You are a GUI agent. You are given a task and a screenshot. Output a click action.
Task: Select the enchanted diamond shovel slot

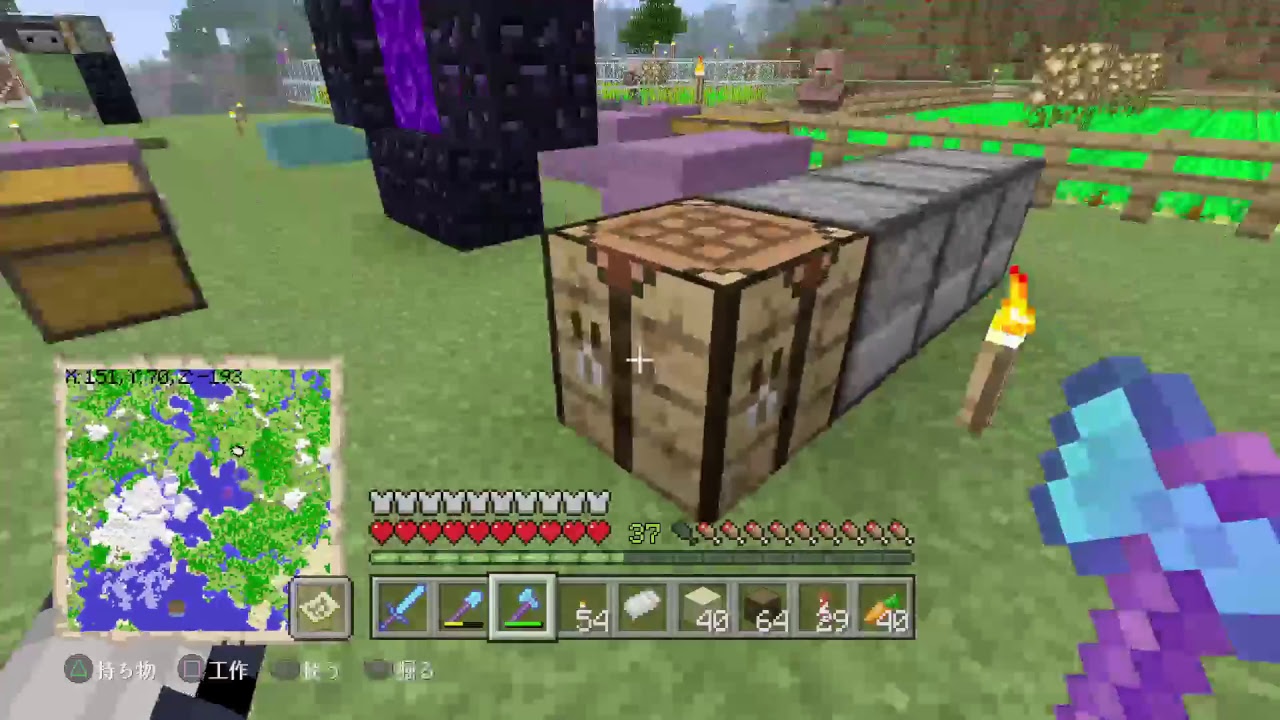coord(462,608)
